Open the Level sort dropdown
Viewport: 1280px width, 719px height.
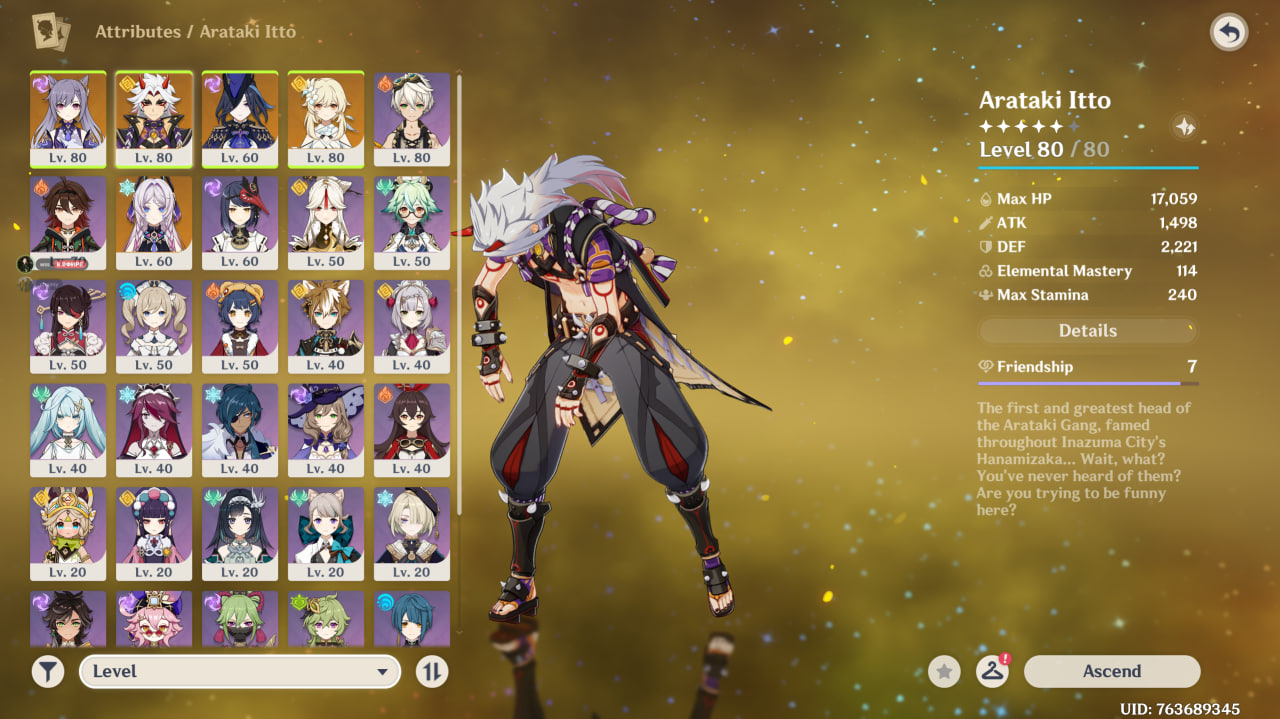click(x=240, y=671)
